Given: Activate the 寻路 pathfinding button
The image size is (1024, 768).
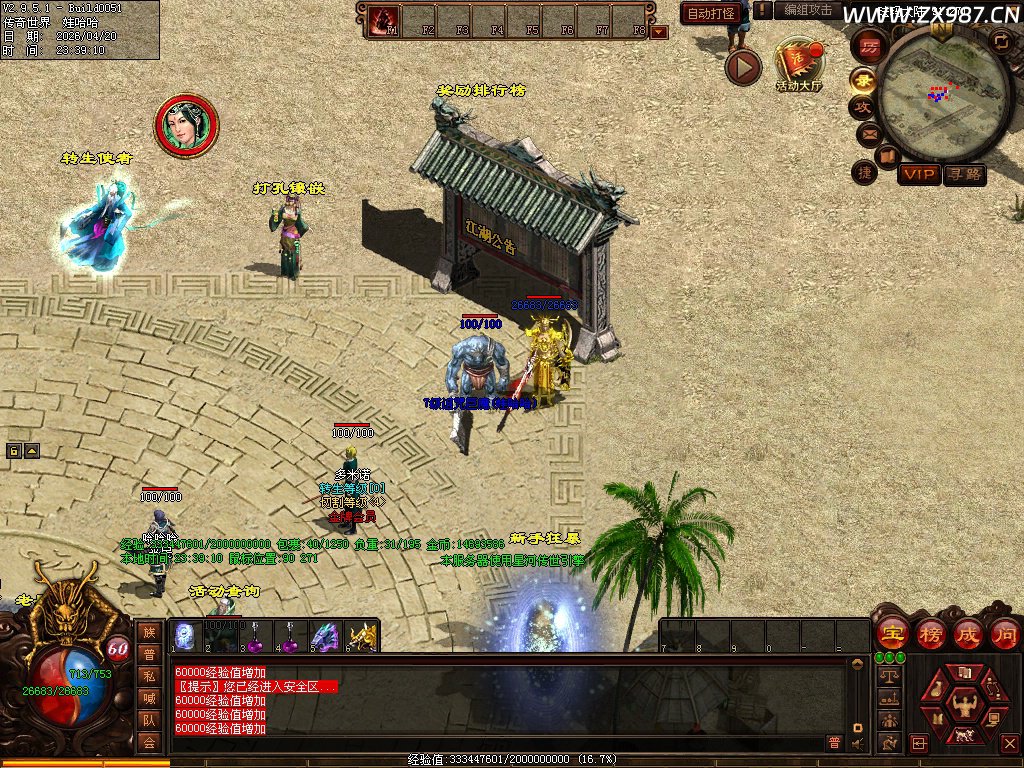Looking at the screenshot, I should point(964,174).
